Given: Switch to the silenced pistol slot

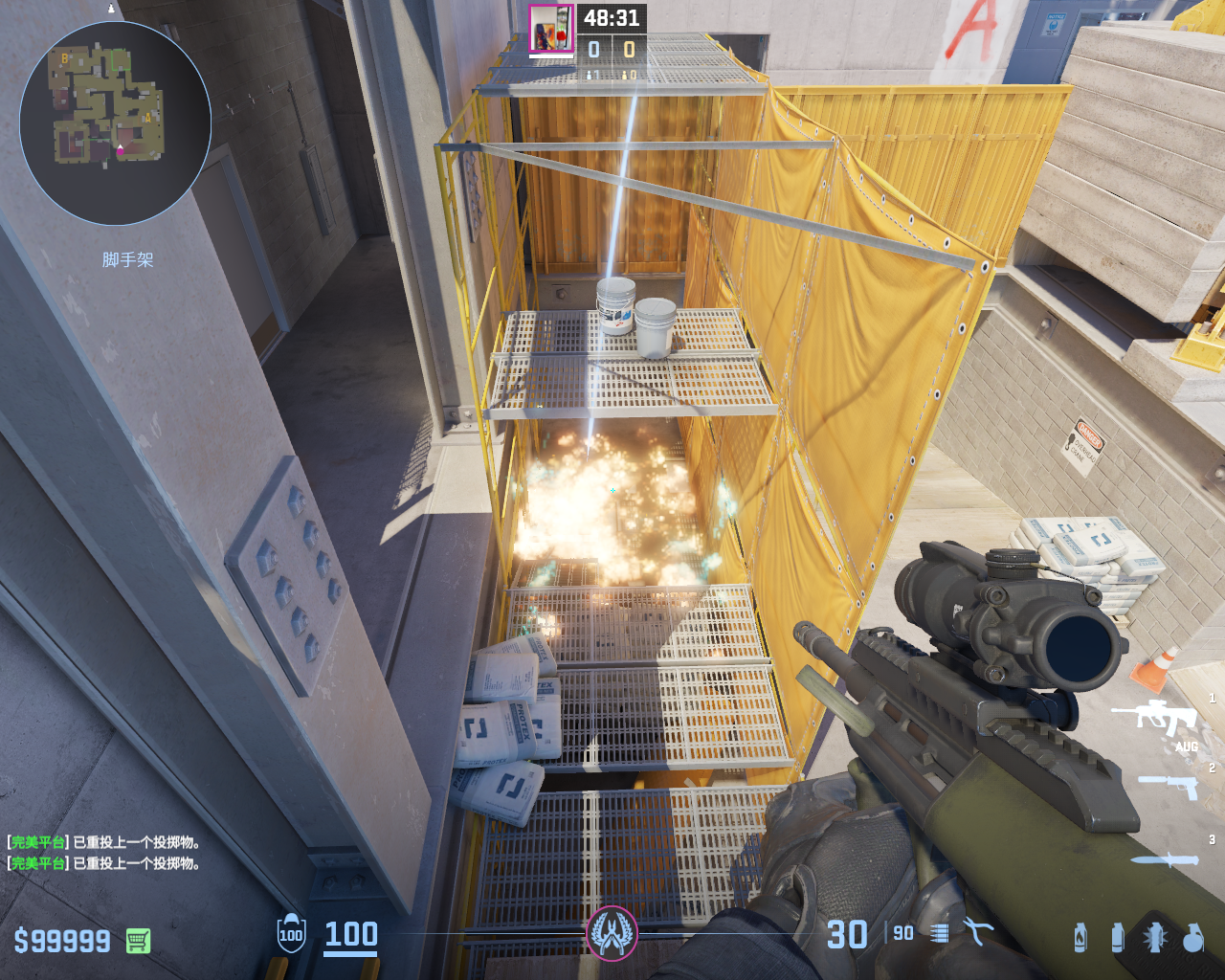Looking at the screenshot, I should tap(1168, 787).
